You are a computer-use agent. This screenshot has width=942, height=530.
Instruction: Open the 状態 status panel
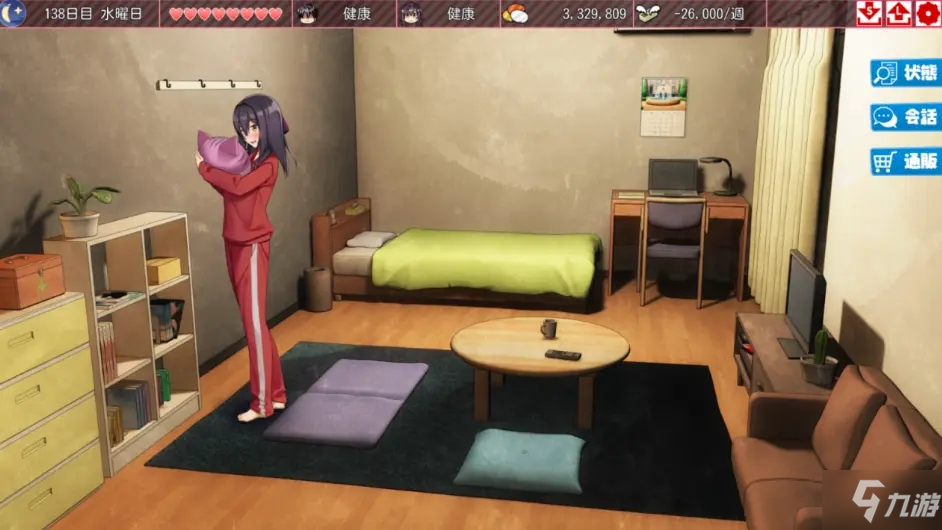(x=905, y=73)
